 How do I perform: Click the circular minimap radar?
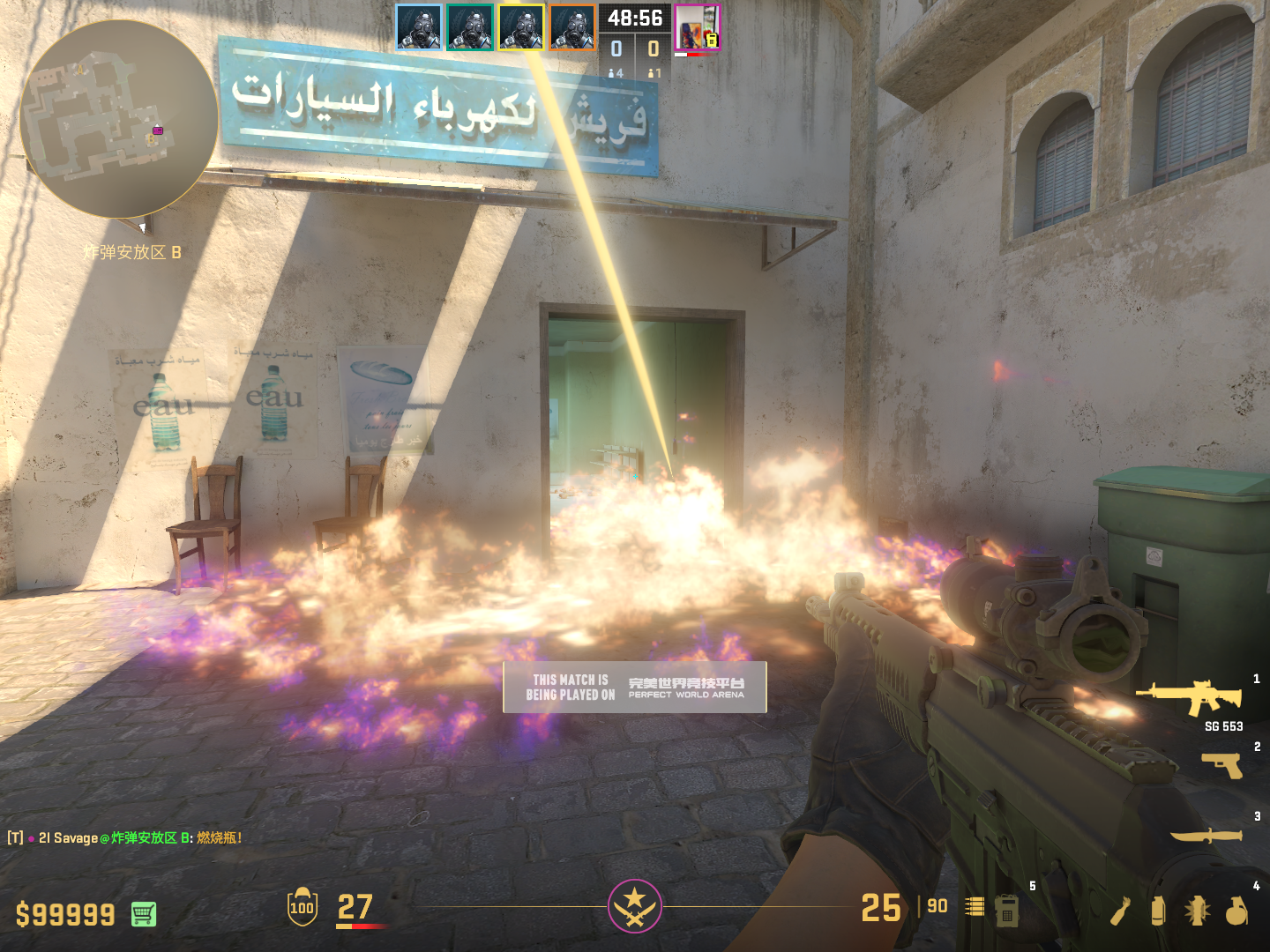(x=118, y=119)
